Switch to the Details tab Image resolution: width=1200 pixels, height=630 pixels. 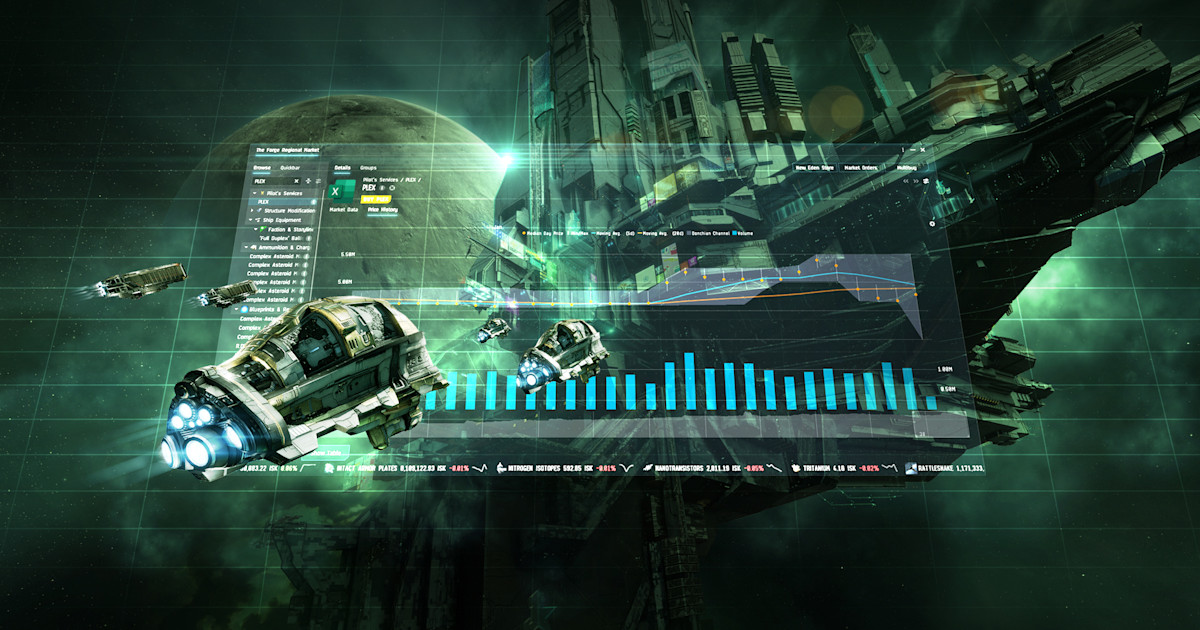pos(342,167)
